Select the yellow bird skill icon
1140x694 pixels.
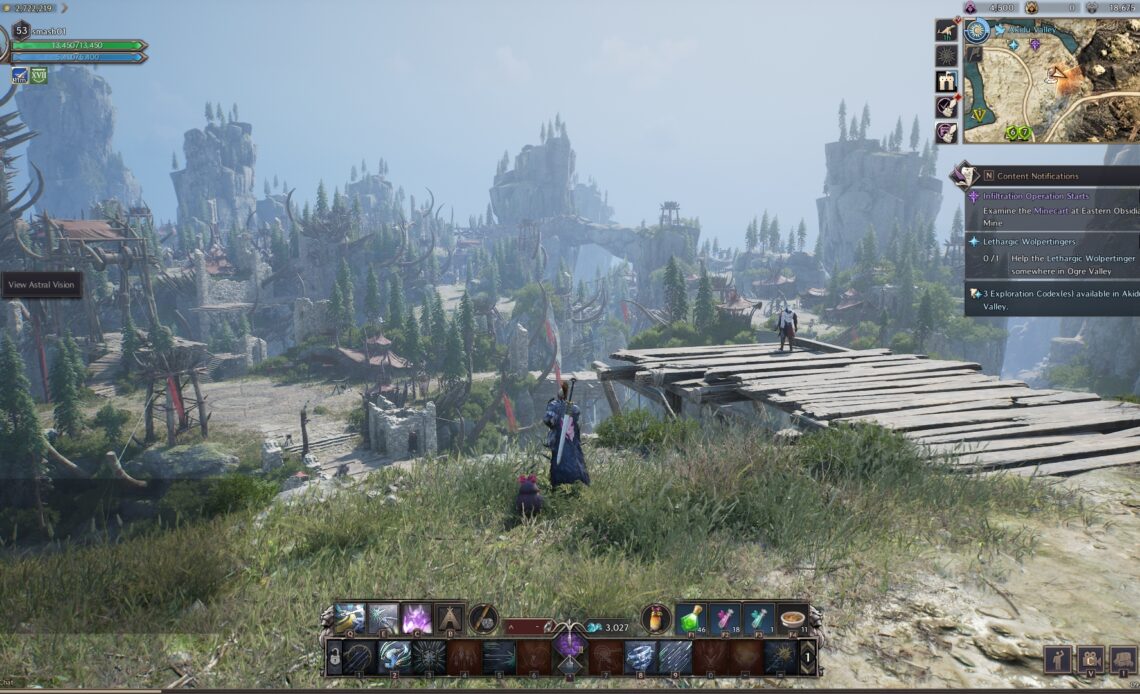click(x=349, y=619)
